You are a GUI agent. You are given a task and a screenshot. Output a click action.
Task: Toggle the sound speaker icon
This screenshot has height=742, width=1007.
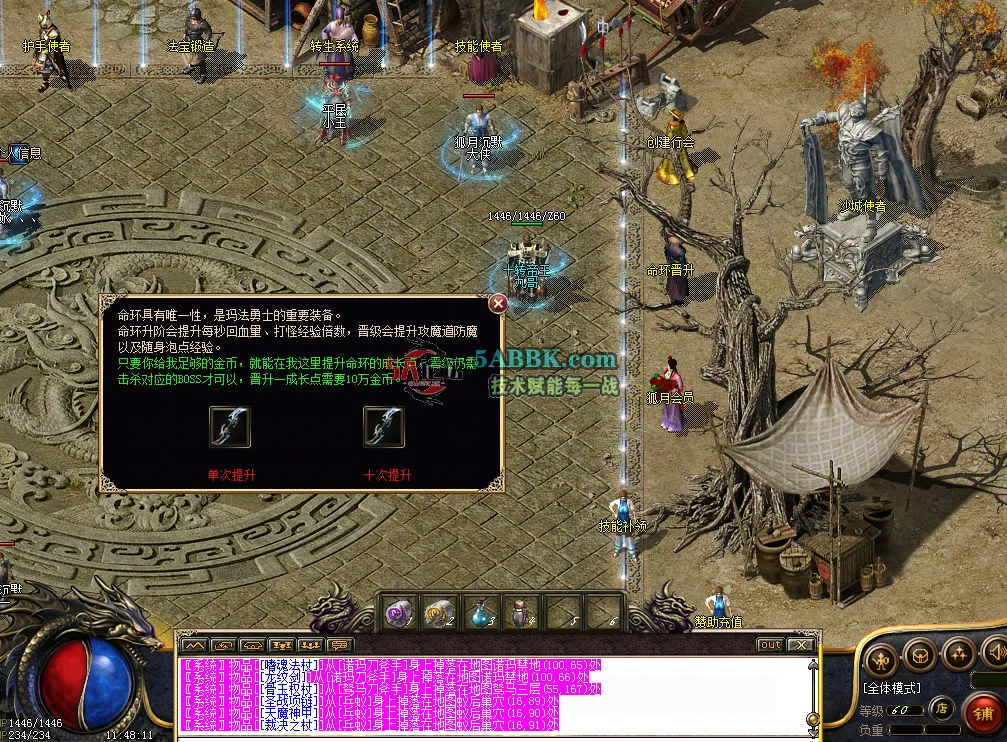tap(994, 654)
